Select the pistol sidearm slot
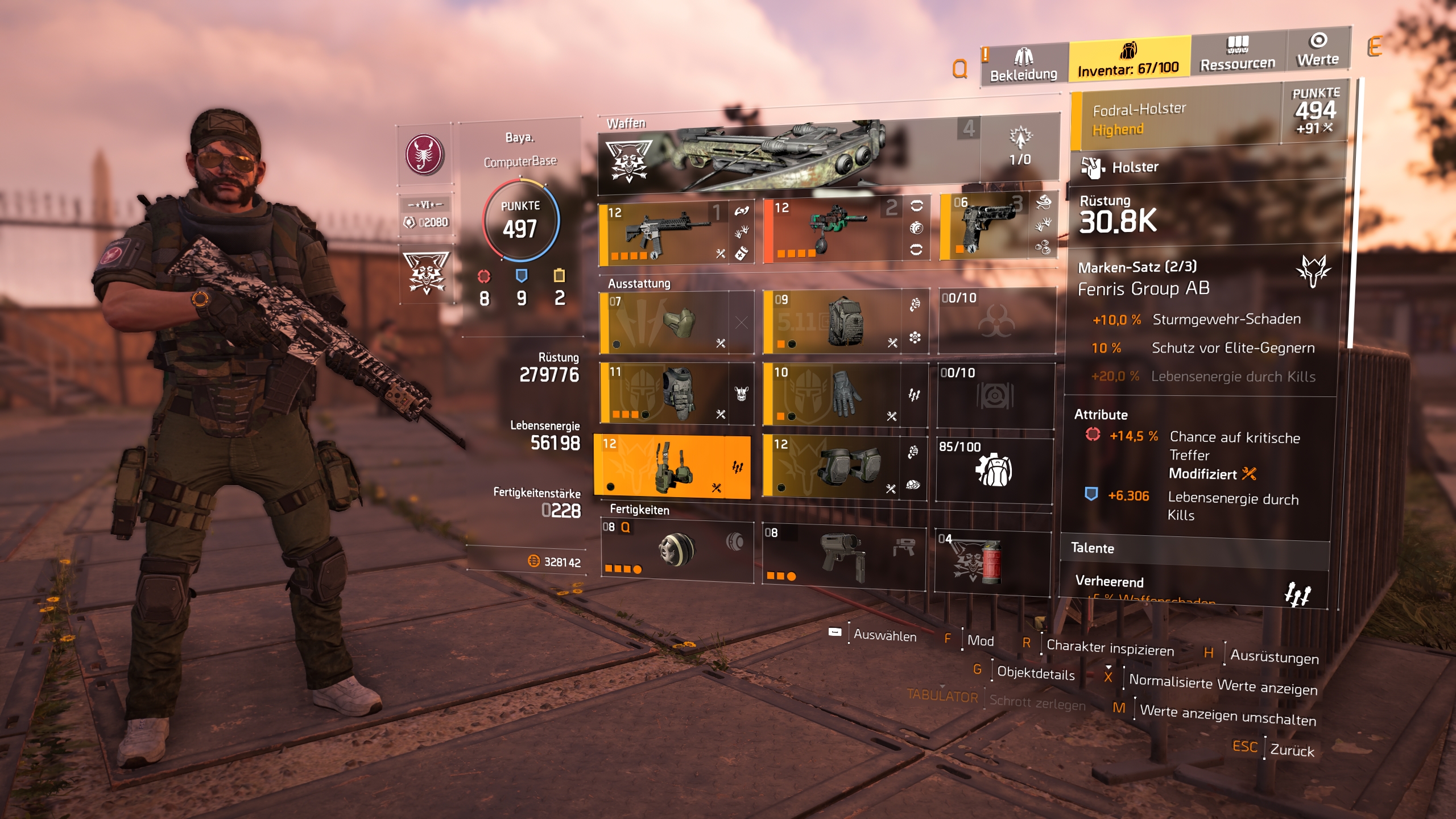1456x819 pixels. [987, 227]
